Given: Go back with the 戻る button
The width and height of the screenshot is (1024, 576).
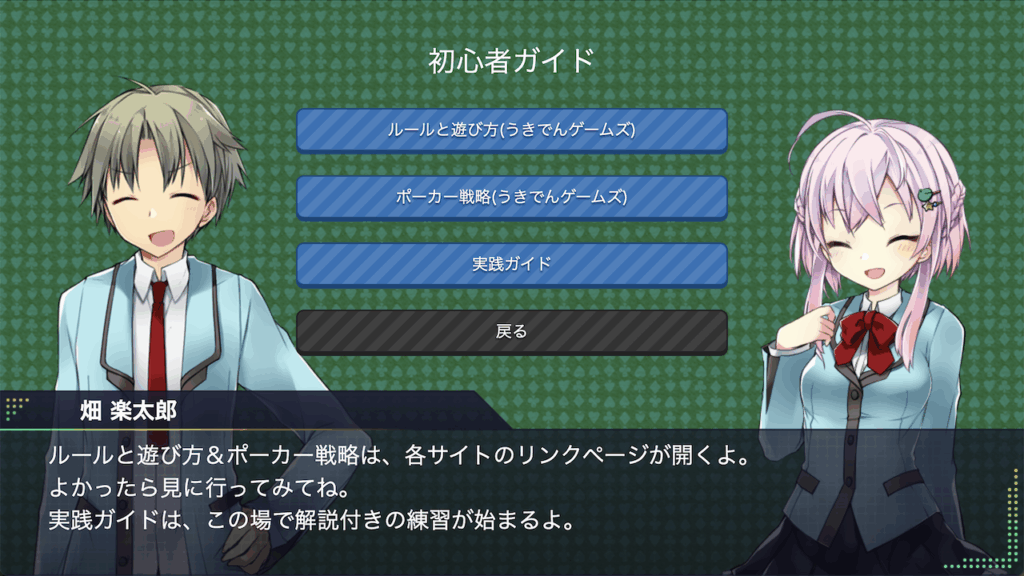Looking at the screenshot, I should 511,331.
